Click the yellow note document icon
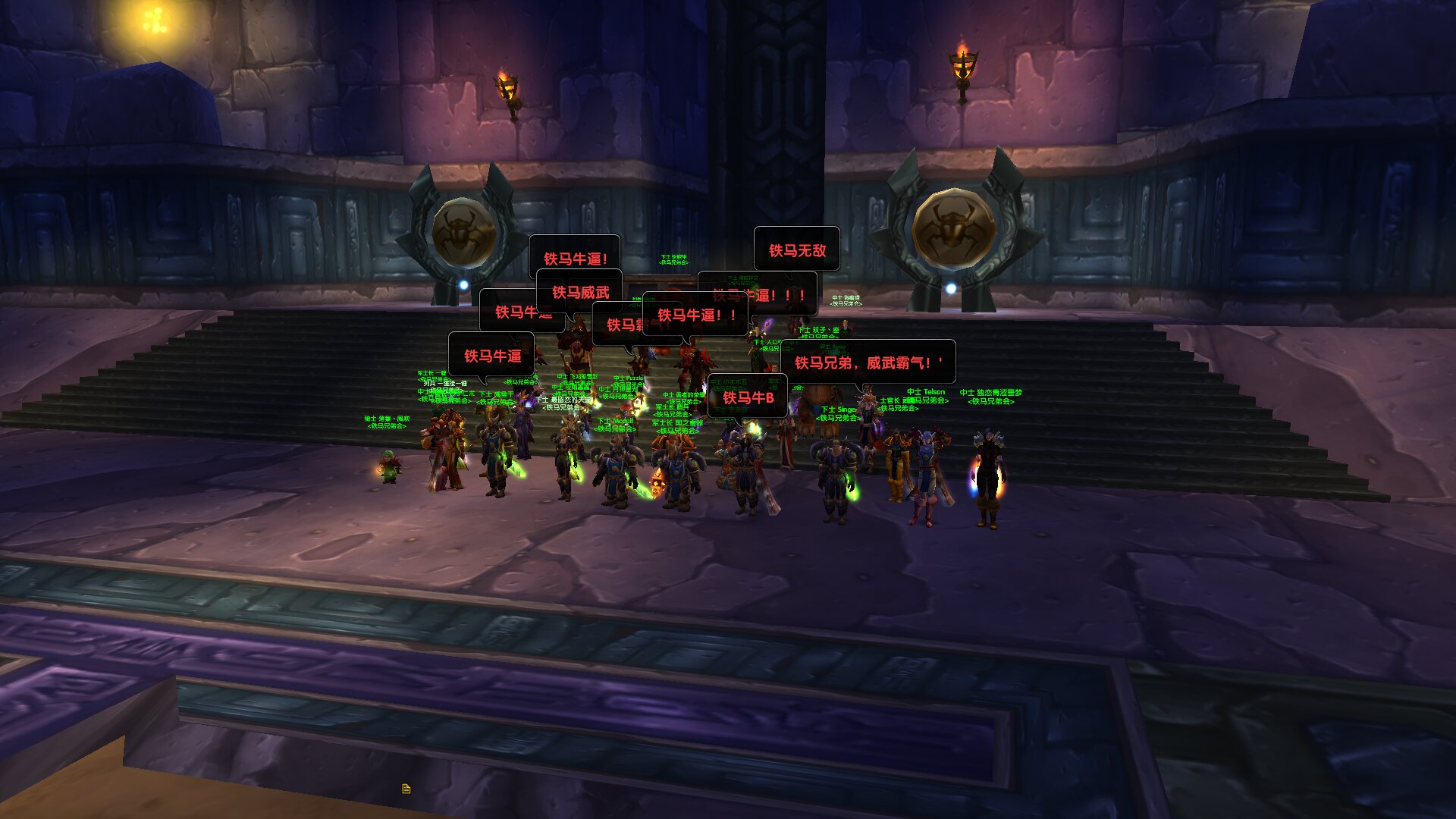The width and height of the screenshot is (1456, 819). click(x=406, y=789)
